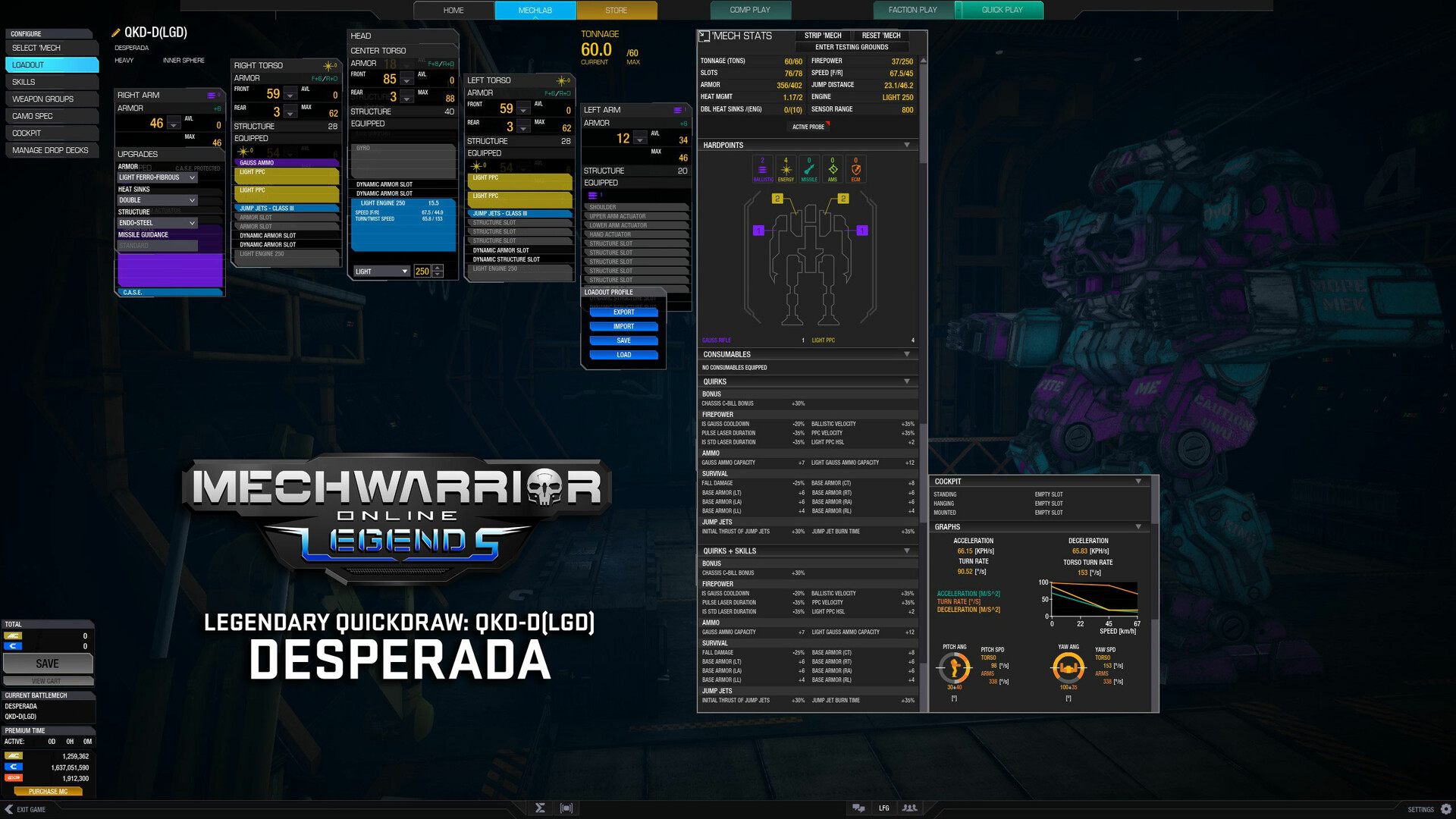The image size is (1456, 819).
Task: Select the Energy hardpoints icon
Action: click(785, 168)
